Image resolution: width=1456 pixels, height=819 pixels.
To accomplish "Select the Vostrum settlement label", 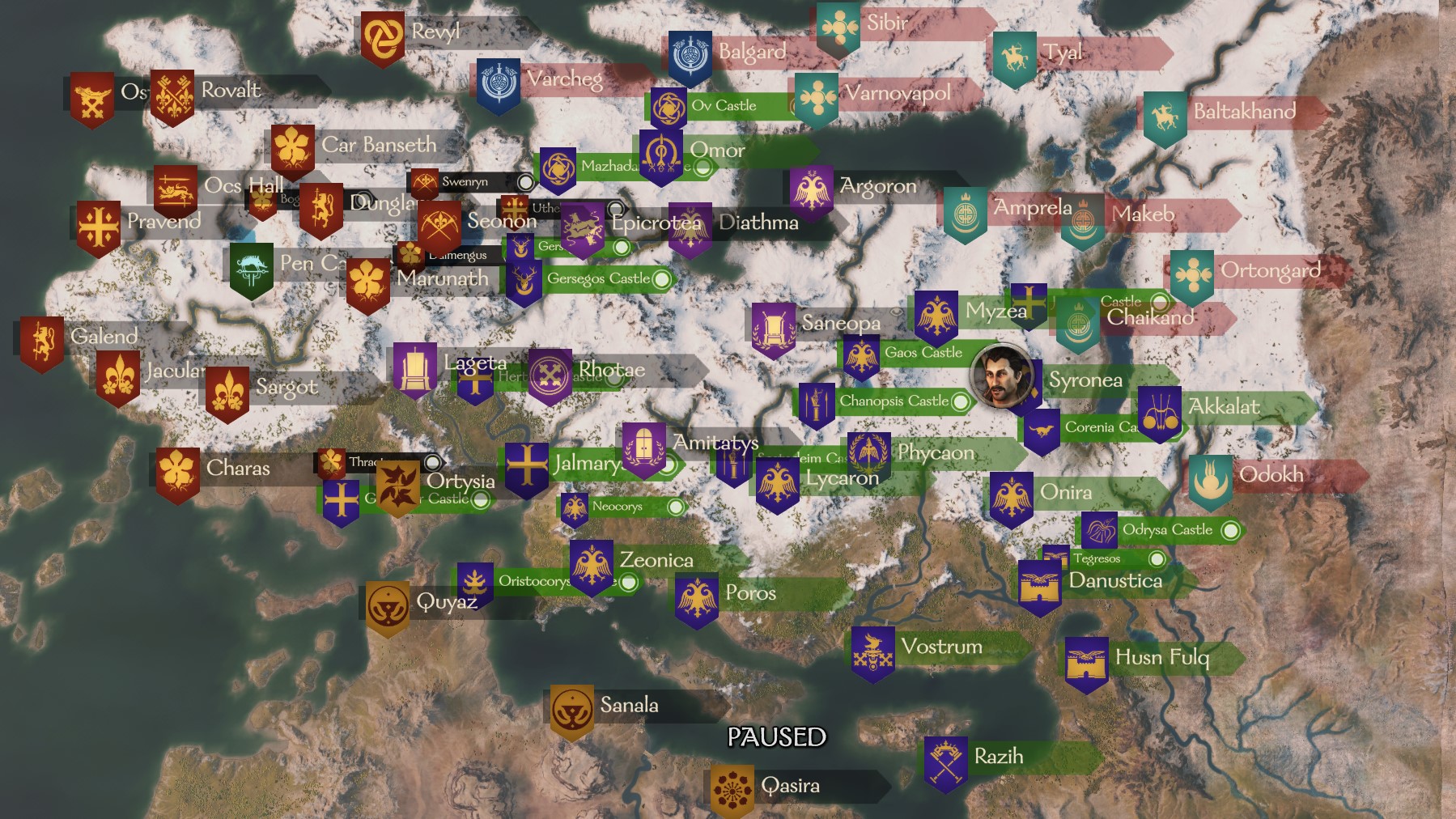I will [941, 647].
